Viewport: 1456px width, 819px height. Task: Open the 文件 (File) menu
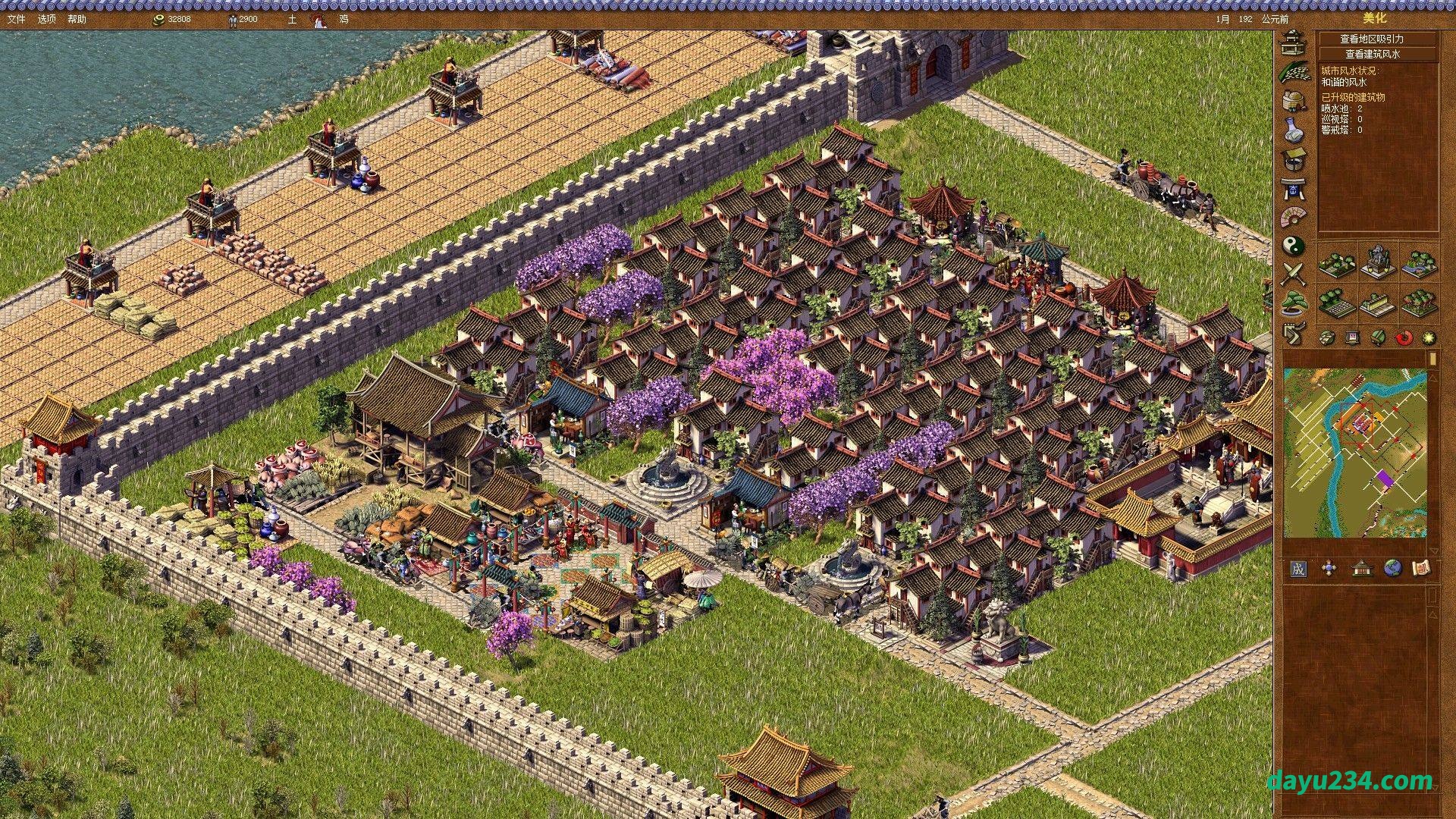(x=16, y=19)
